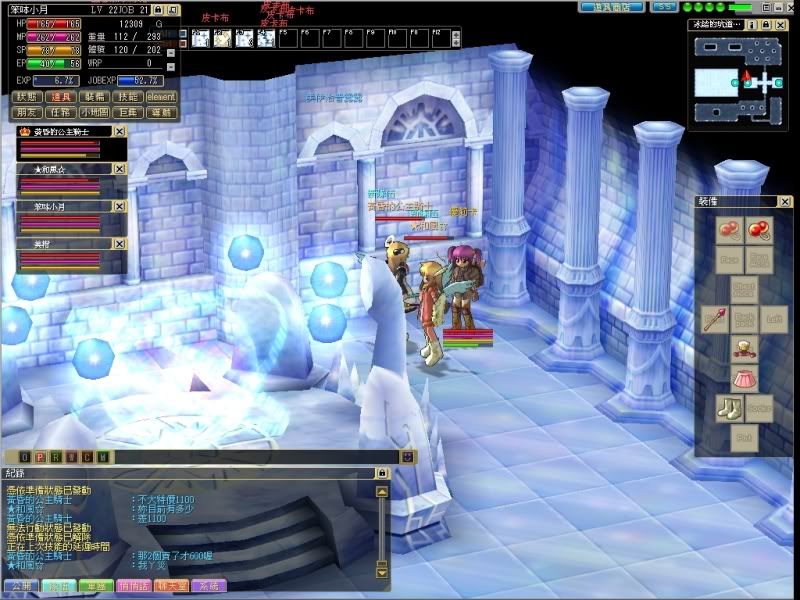Toggle the chat log lock icon

381,472
